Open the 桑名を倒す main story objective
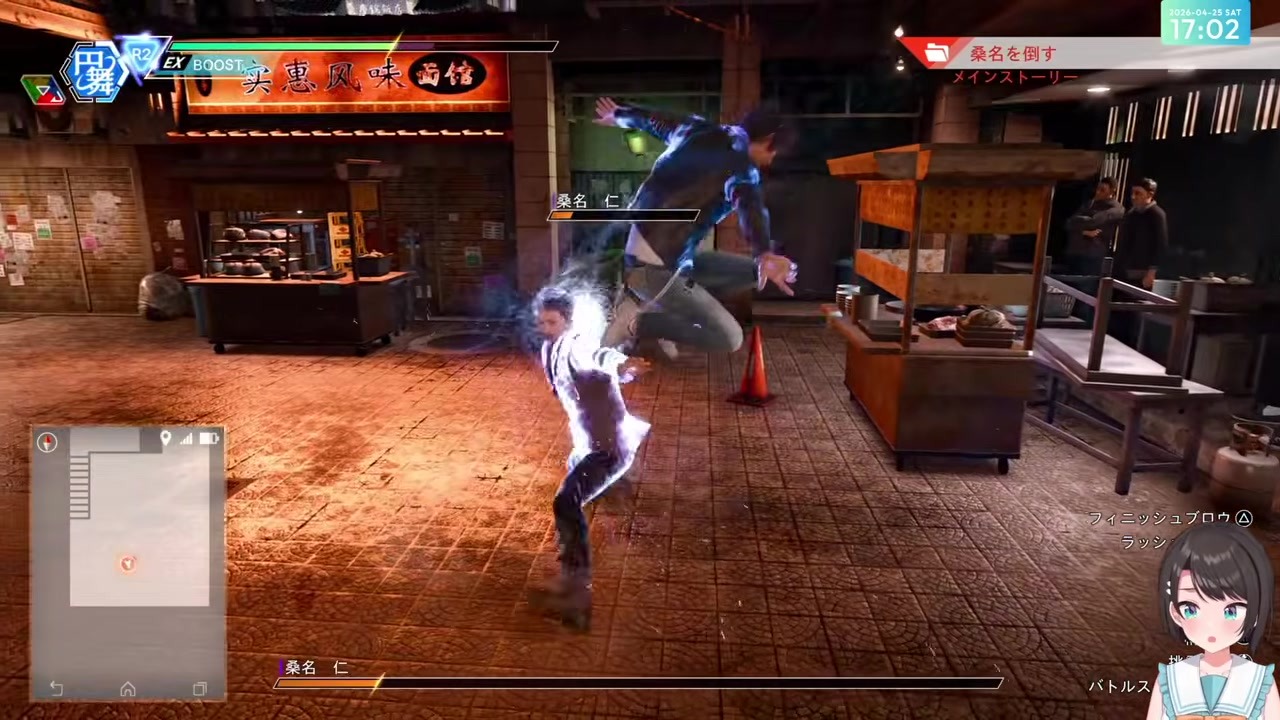Image resolution: width=1280 pixels, height=720 pixels. click(1012, 53)
